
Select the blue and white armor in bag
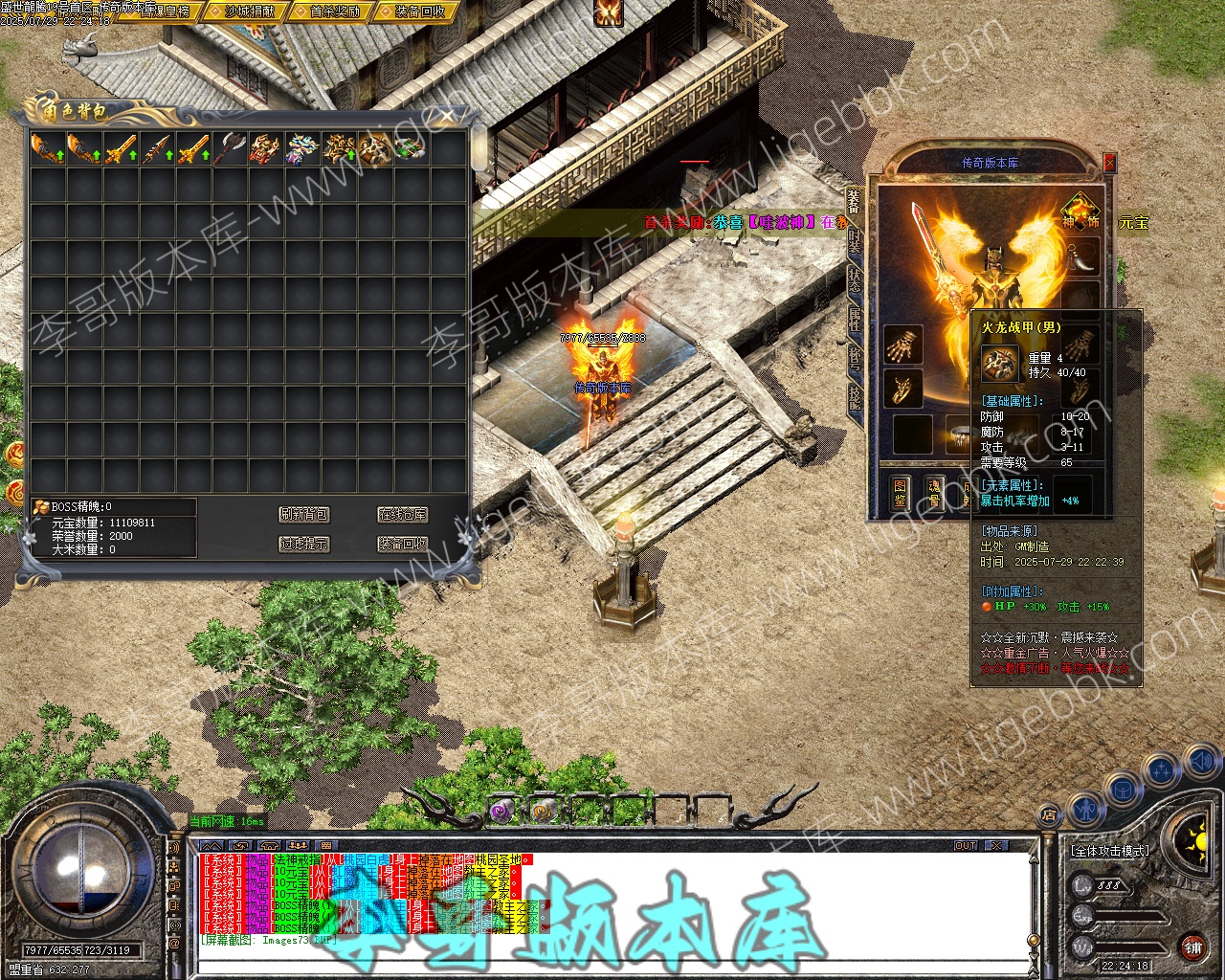[301, 148]
